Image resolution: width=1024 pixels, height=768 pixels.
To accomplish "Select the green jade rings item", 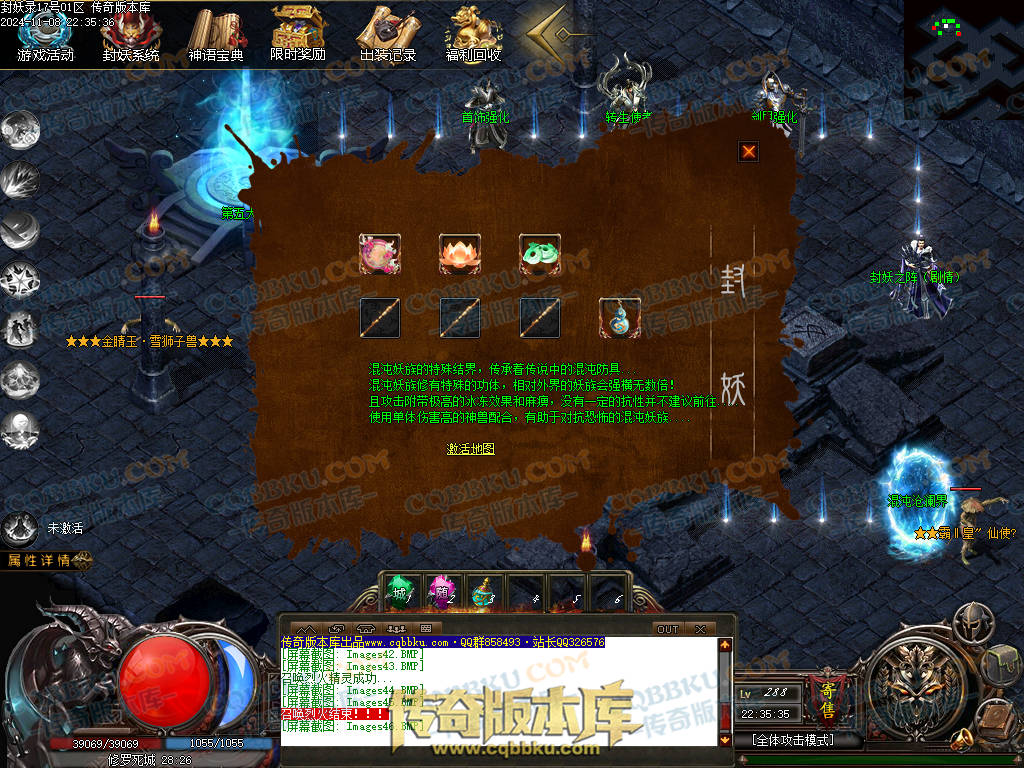I will tap(540, 255).
